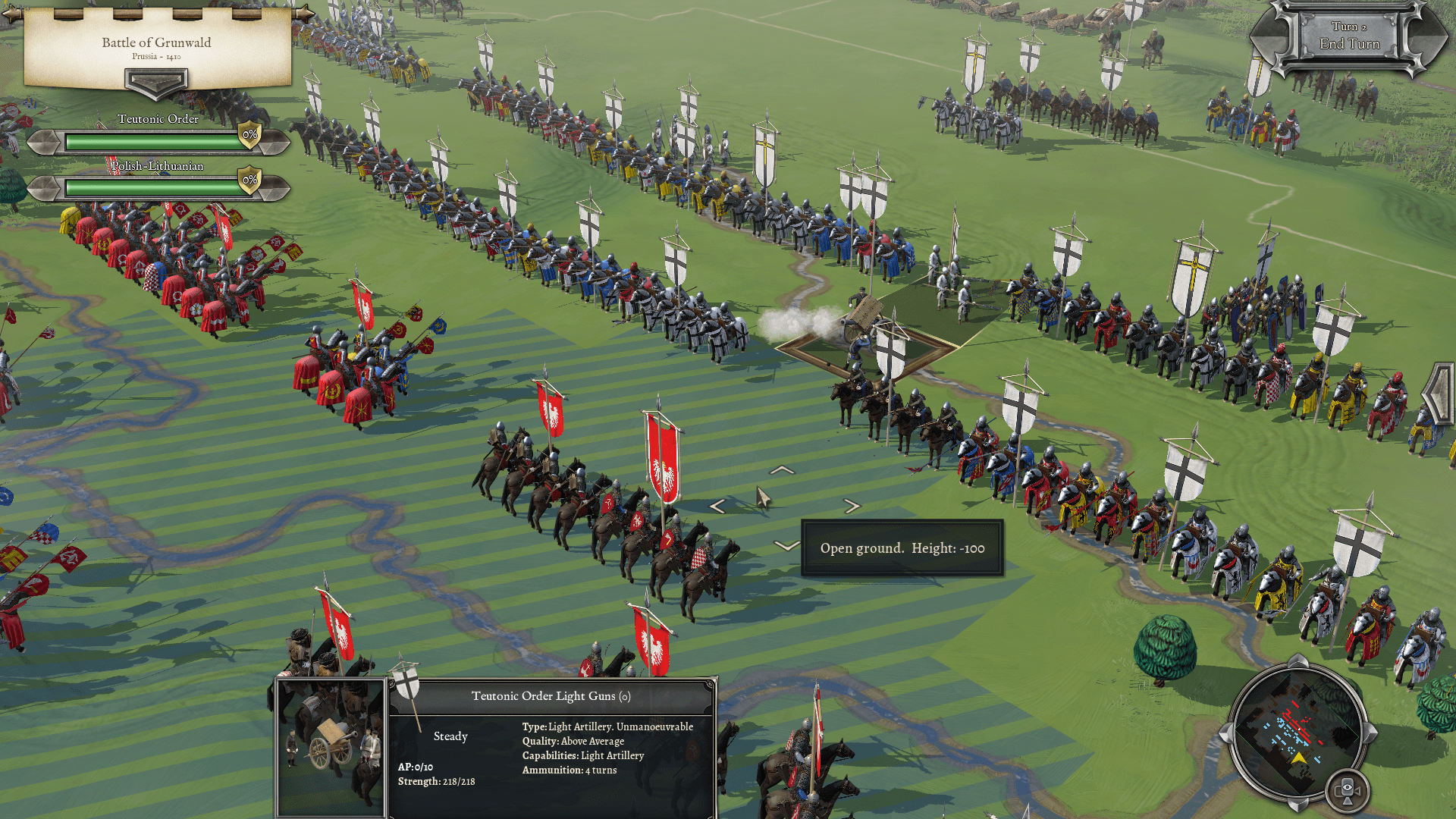Click the upward facing chevron around the cursor tile
This screenshot has height=819, width=1456.
[x=782, y=470]
